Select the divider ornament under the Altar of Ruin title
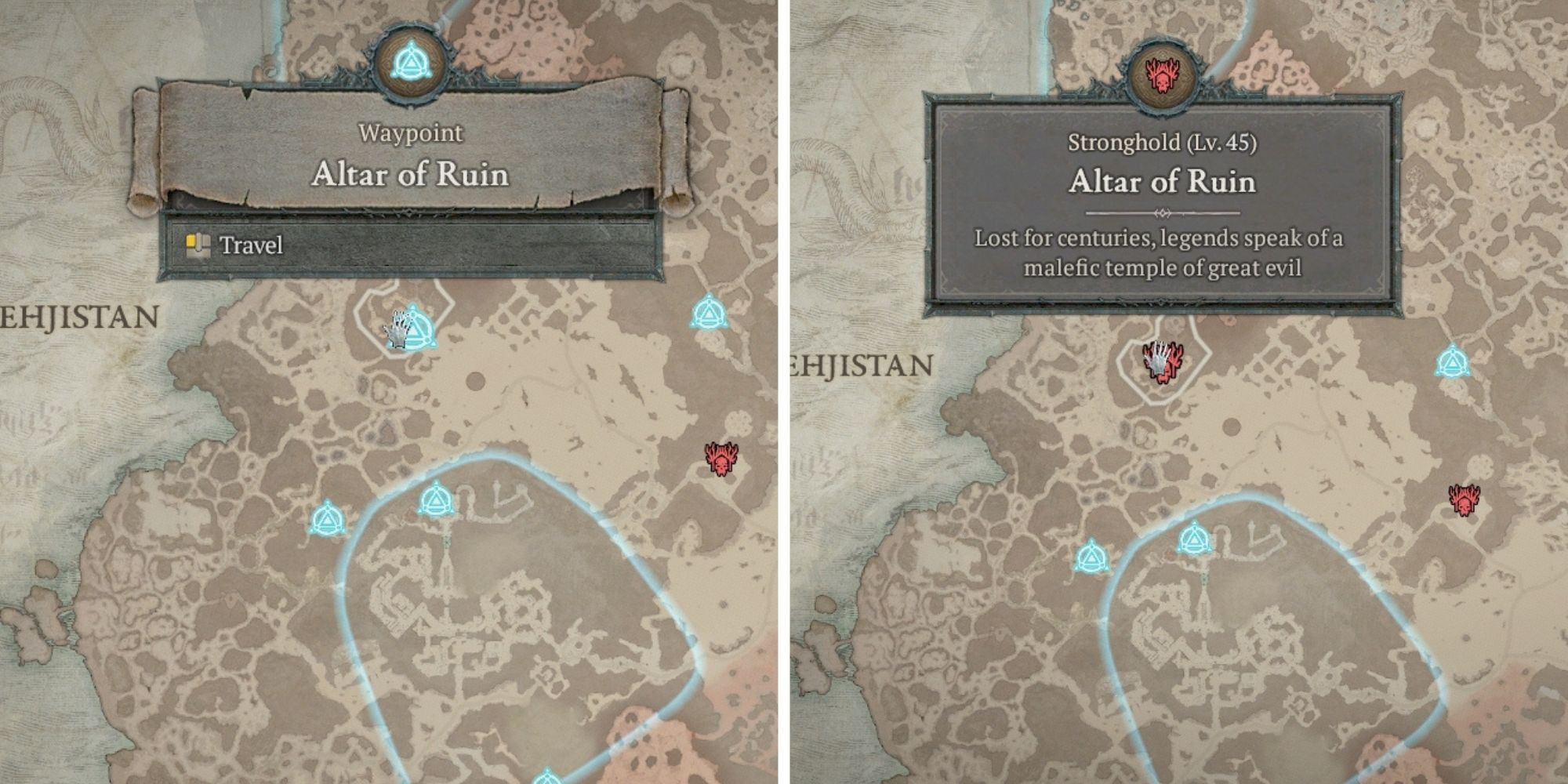 1162,212
